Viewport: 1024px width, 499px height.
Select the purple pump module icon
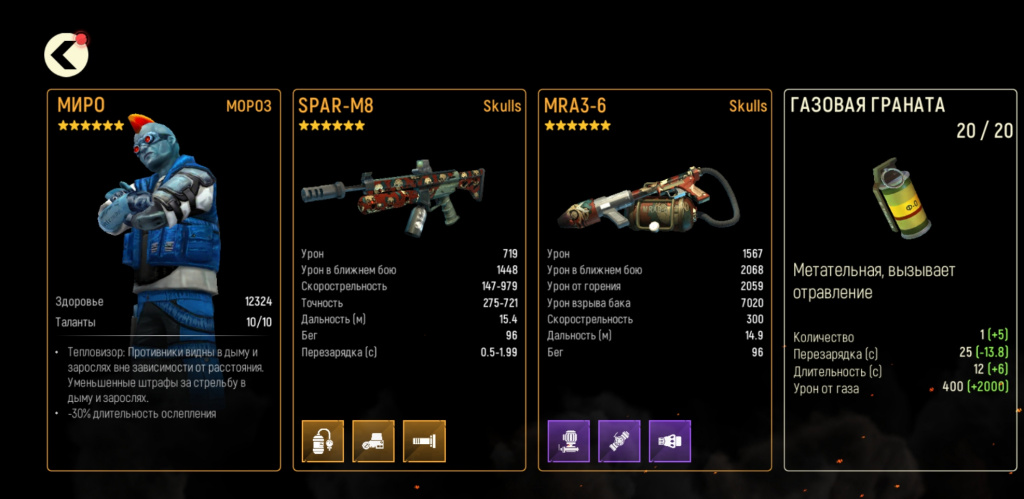pyautogui.click(x=568, y=441)
